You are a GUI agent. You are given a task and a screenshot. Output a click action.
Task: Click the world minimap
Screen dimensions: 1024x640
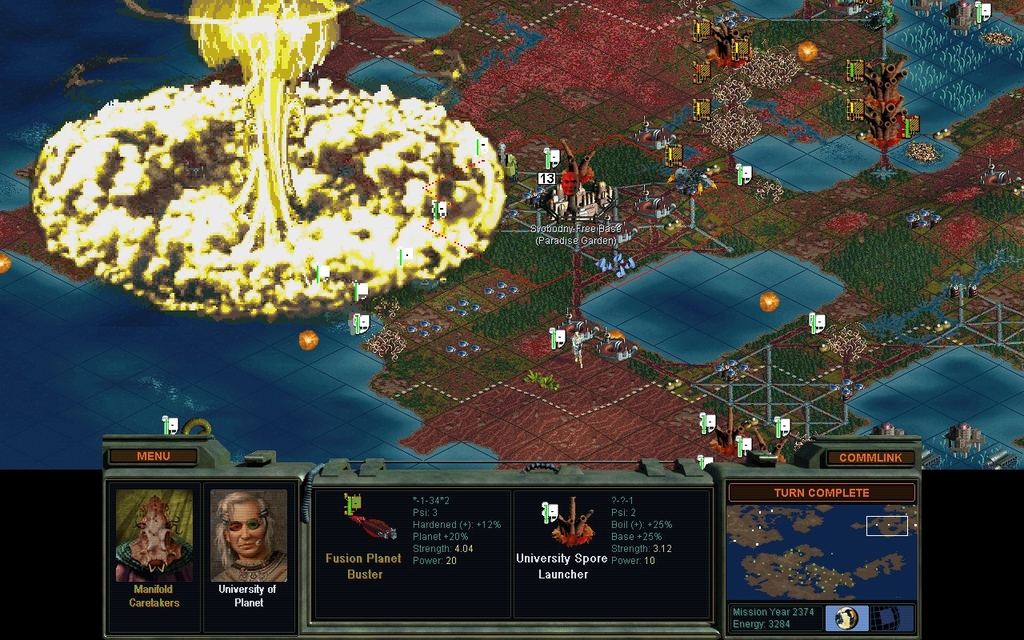point(820,551)
